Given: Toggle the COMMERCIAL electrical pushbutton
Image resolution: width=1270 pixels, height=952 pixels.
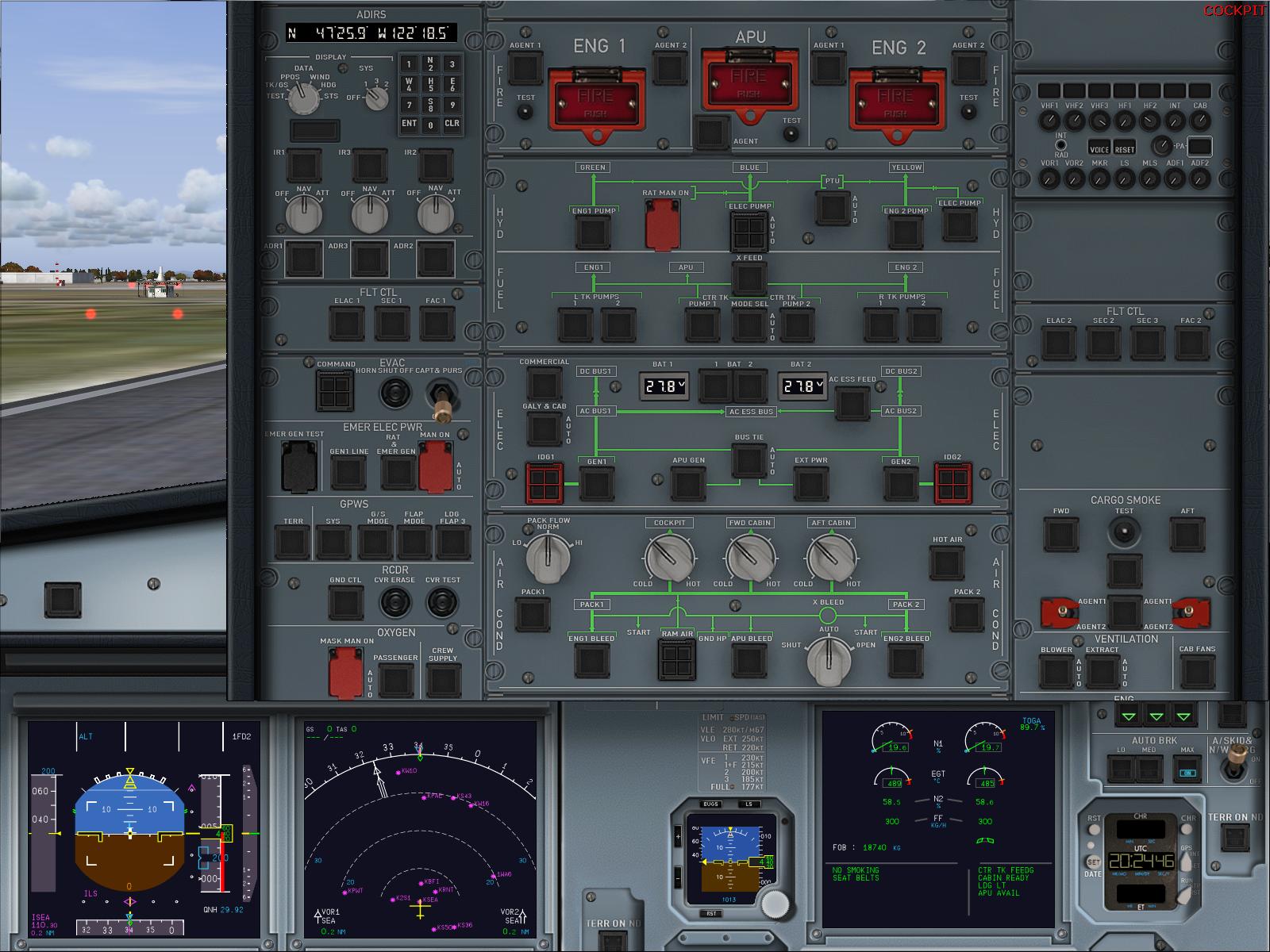Looking at the screenshot, I should coord(544,384).
